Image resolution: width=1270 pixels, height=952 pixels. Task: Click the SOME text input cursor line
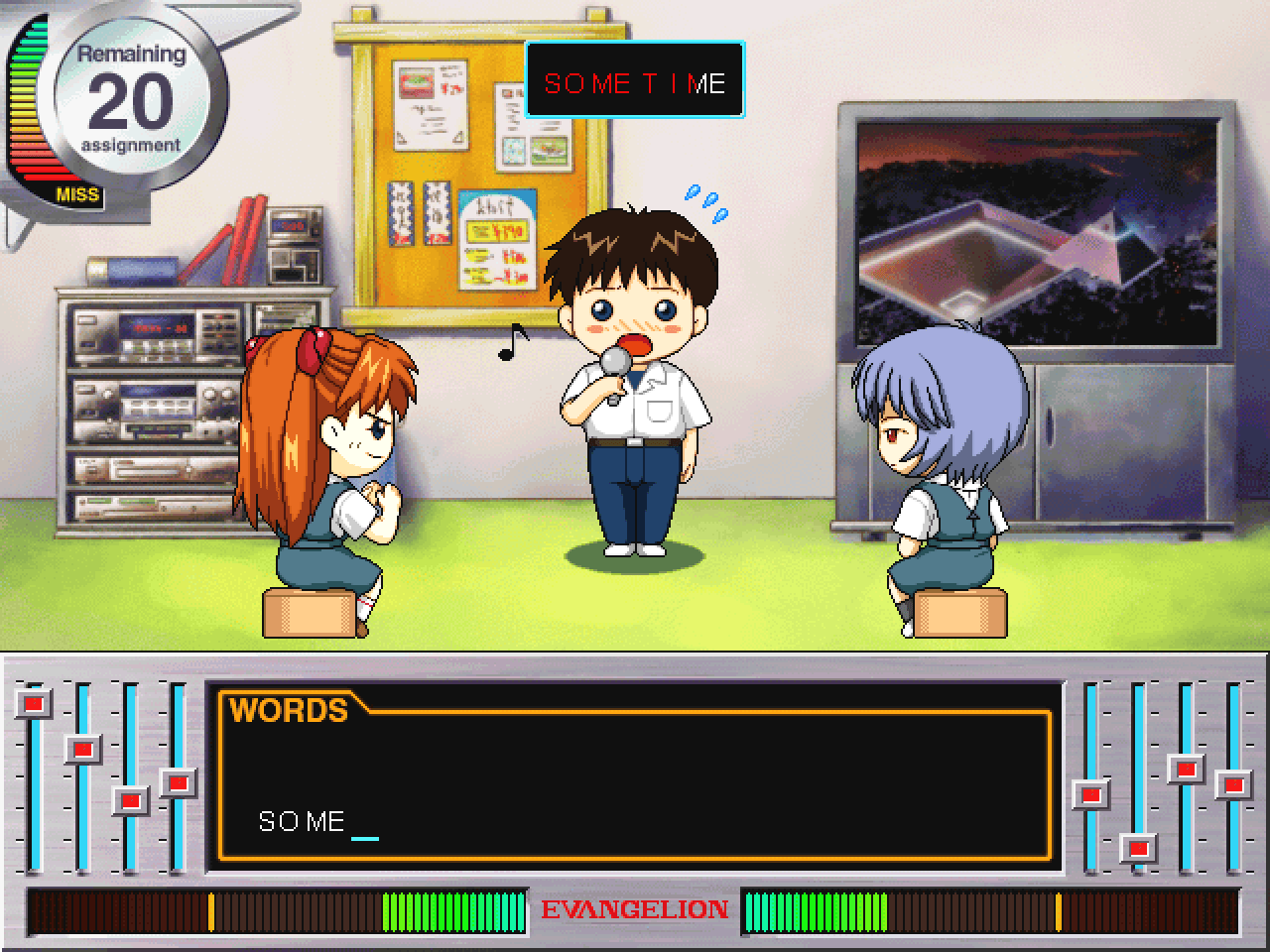coord(363,836)
